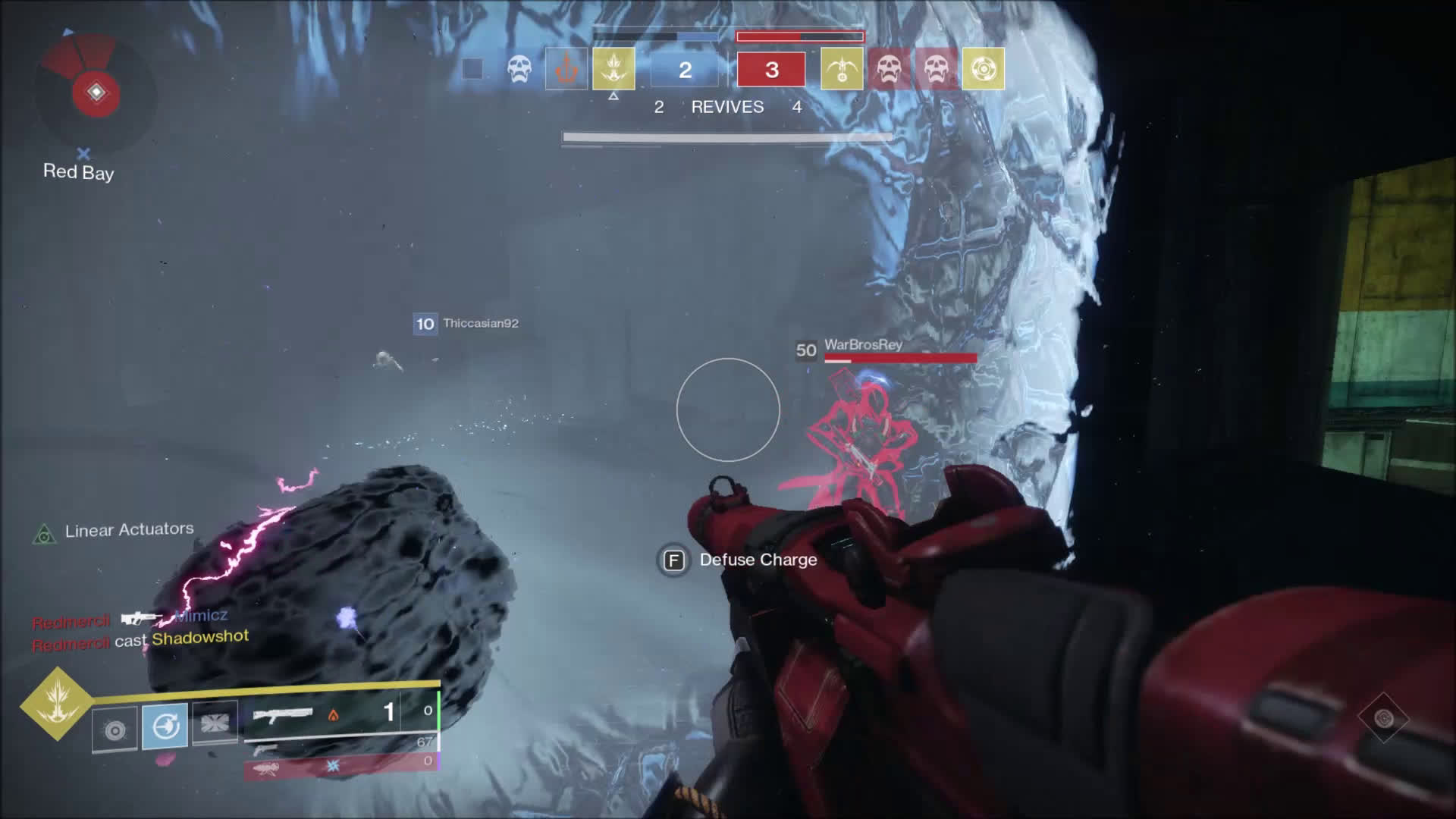
Task: Select the yellow Super-ready teammate icon
Action: coord(613,68)
